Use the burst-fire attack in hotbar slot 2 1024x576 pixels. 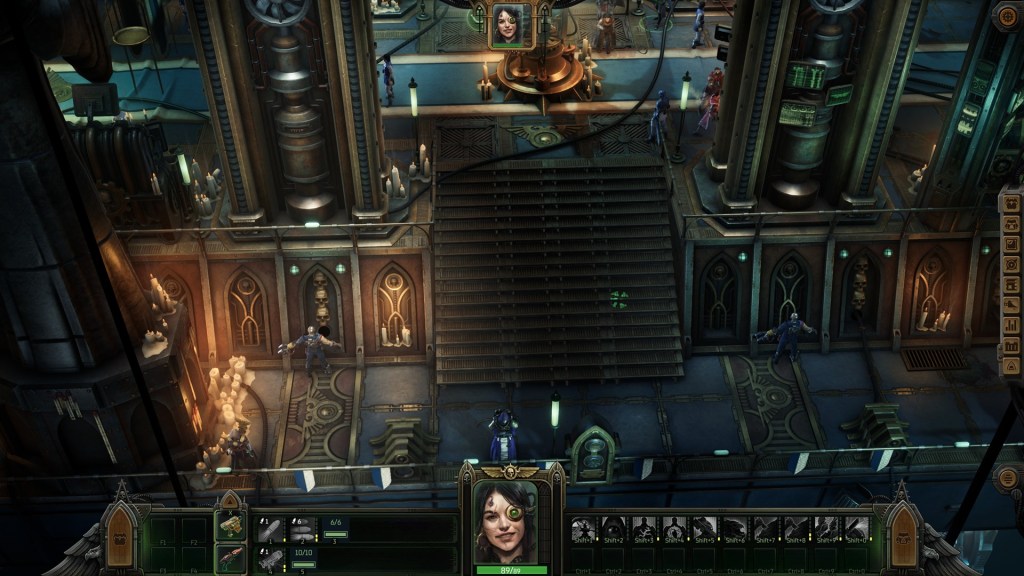pyautogui.click(x=302, y=530)
